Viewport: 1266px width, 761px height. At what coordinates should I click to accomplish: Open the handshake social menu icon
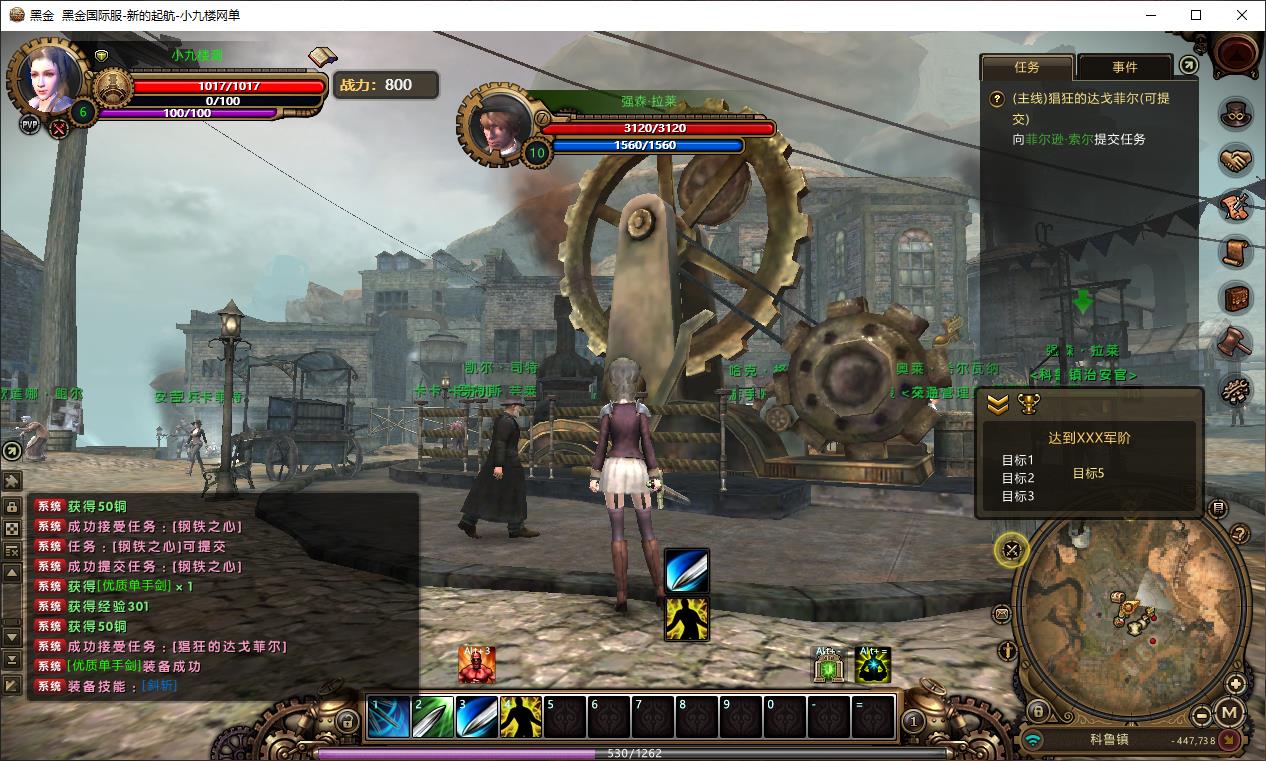click(1236, 160)
